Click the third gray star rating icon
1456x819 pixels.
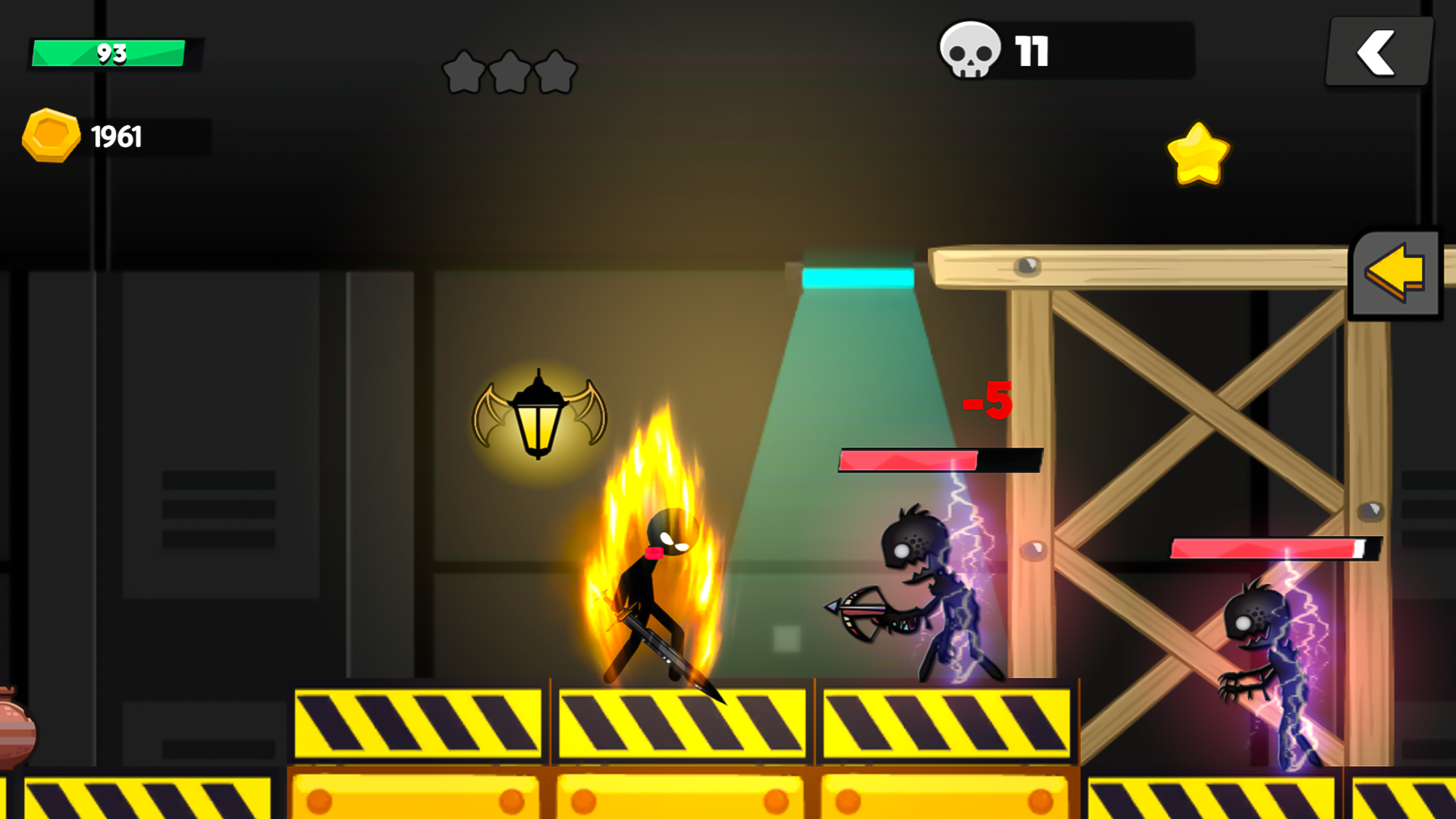tap(556, 71)
